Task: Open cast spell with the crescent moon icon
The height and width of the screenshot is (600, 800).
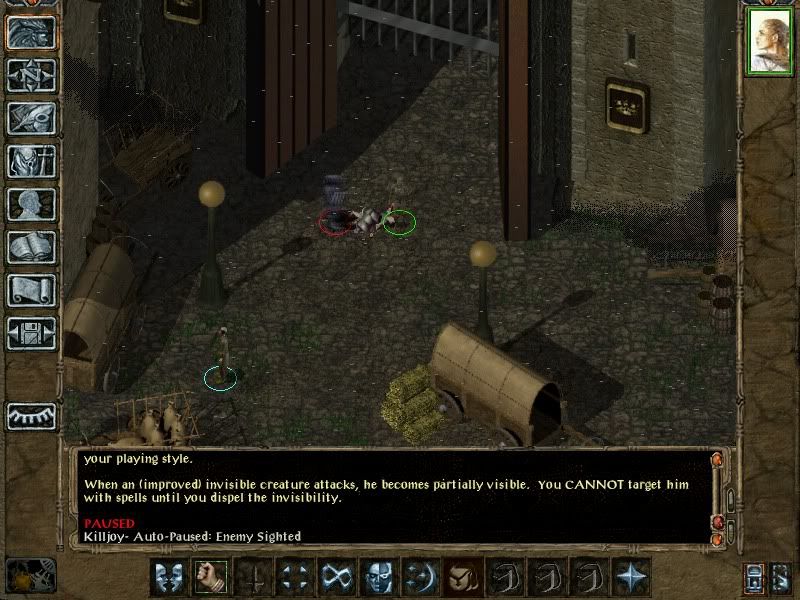Action: 419,576
